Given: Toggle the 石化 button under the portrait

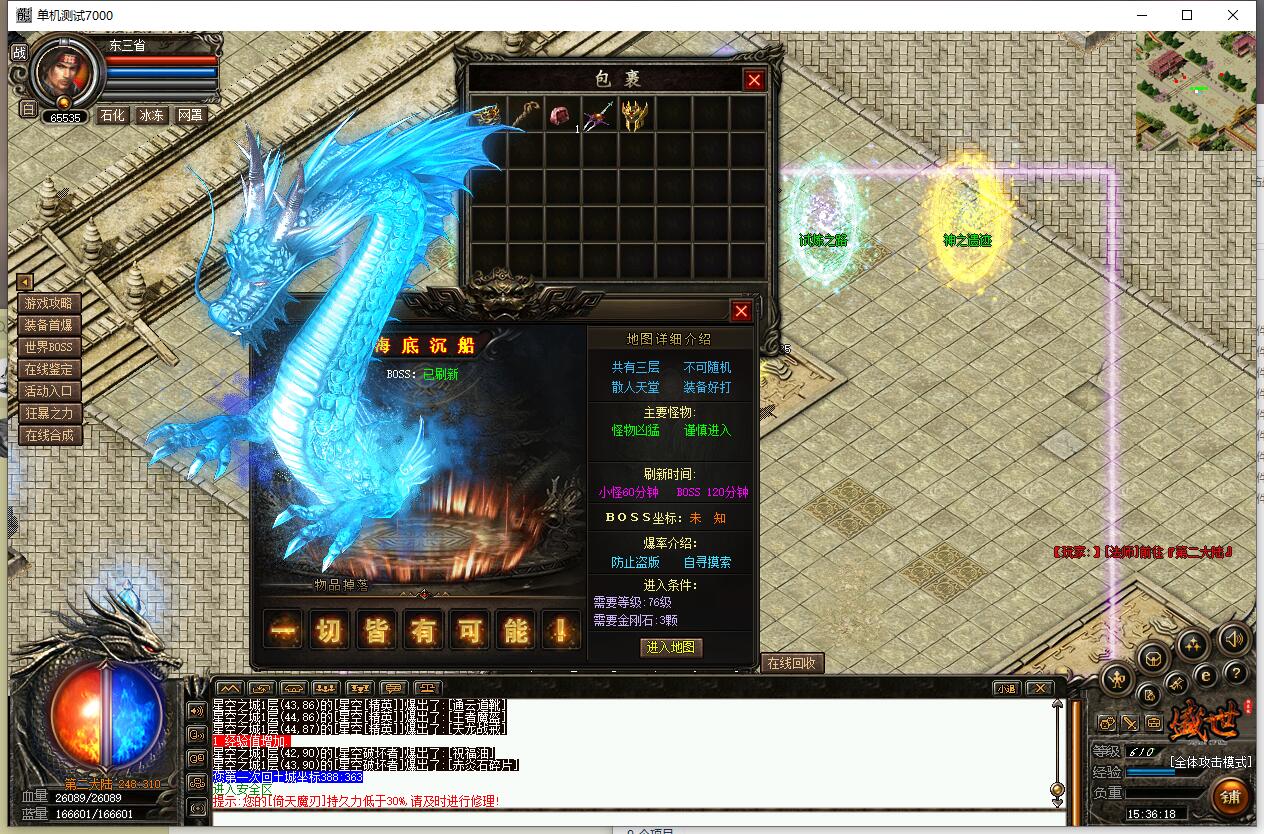Looking at the screenshot, I should 113,115.
